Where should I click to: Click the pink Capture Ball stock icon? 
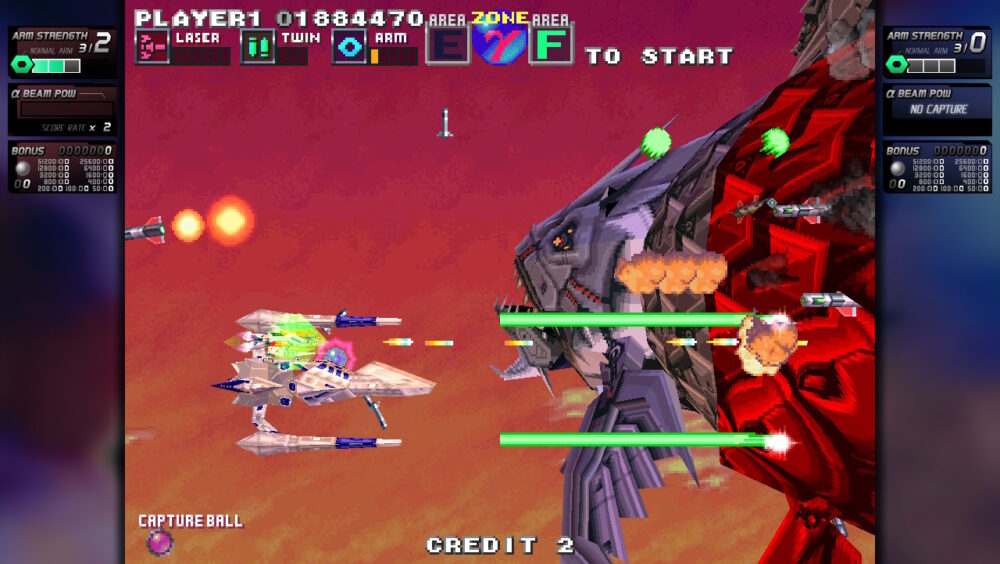159,543
